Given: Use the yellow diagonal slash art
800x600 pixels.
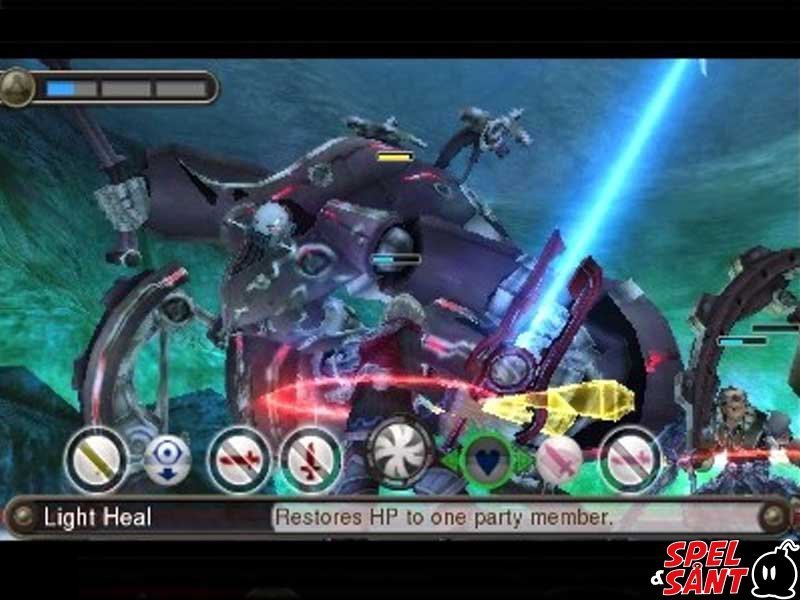Looking at the screenshot, I should tap(96, 461).
